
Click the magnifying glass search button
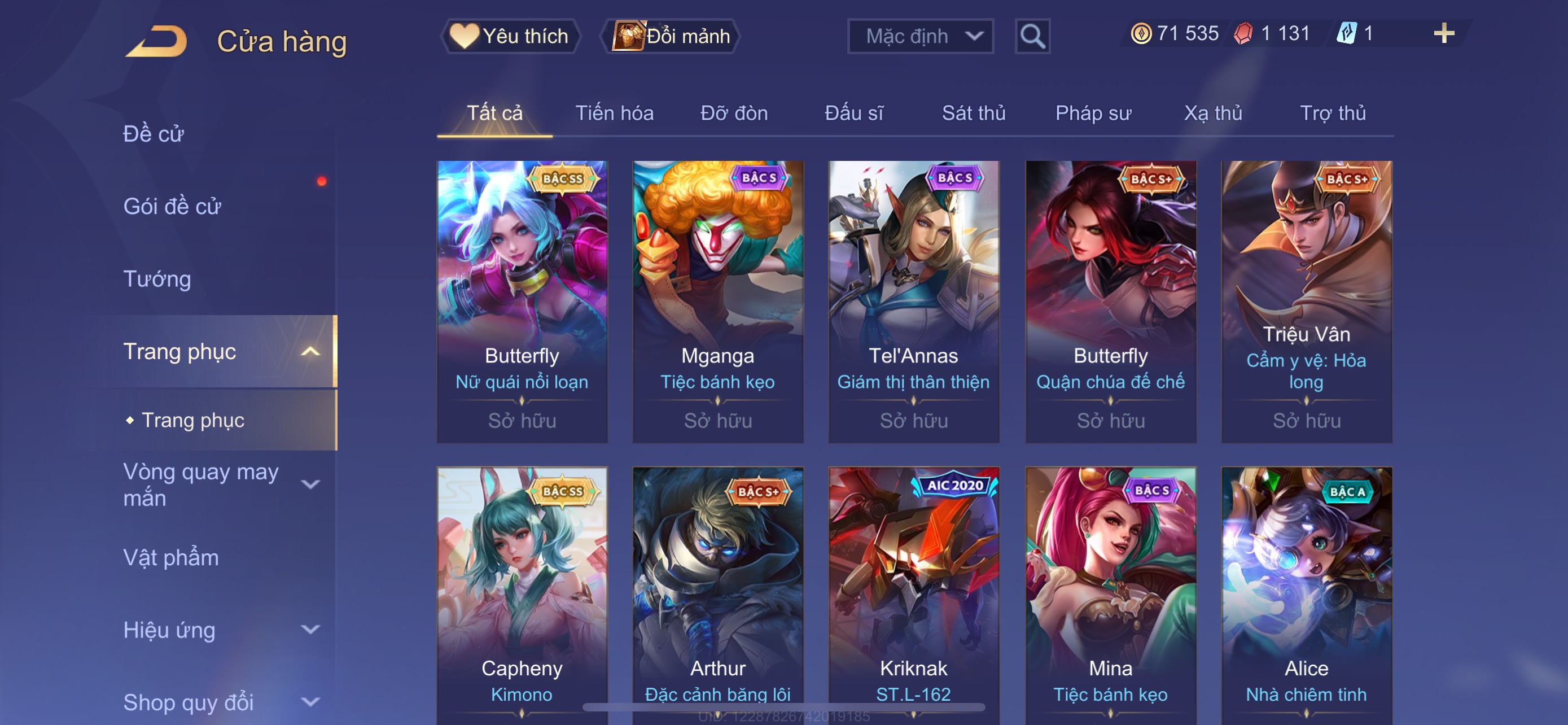click(1032, 37)
